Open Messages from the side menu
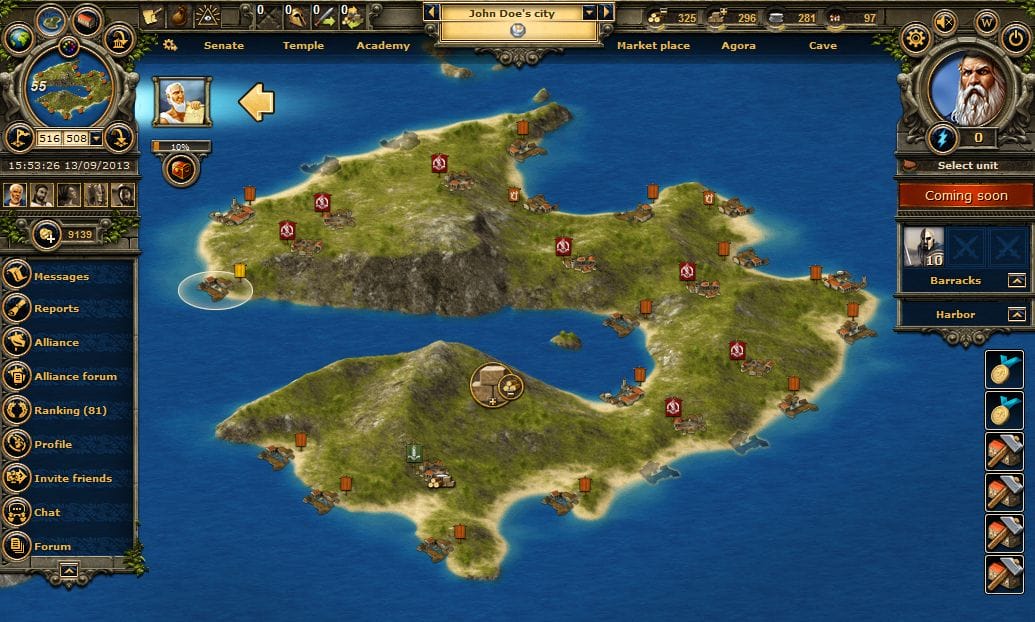 pyautogui.click(x=61, y=276)
